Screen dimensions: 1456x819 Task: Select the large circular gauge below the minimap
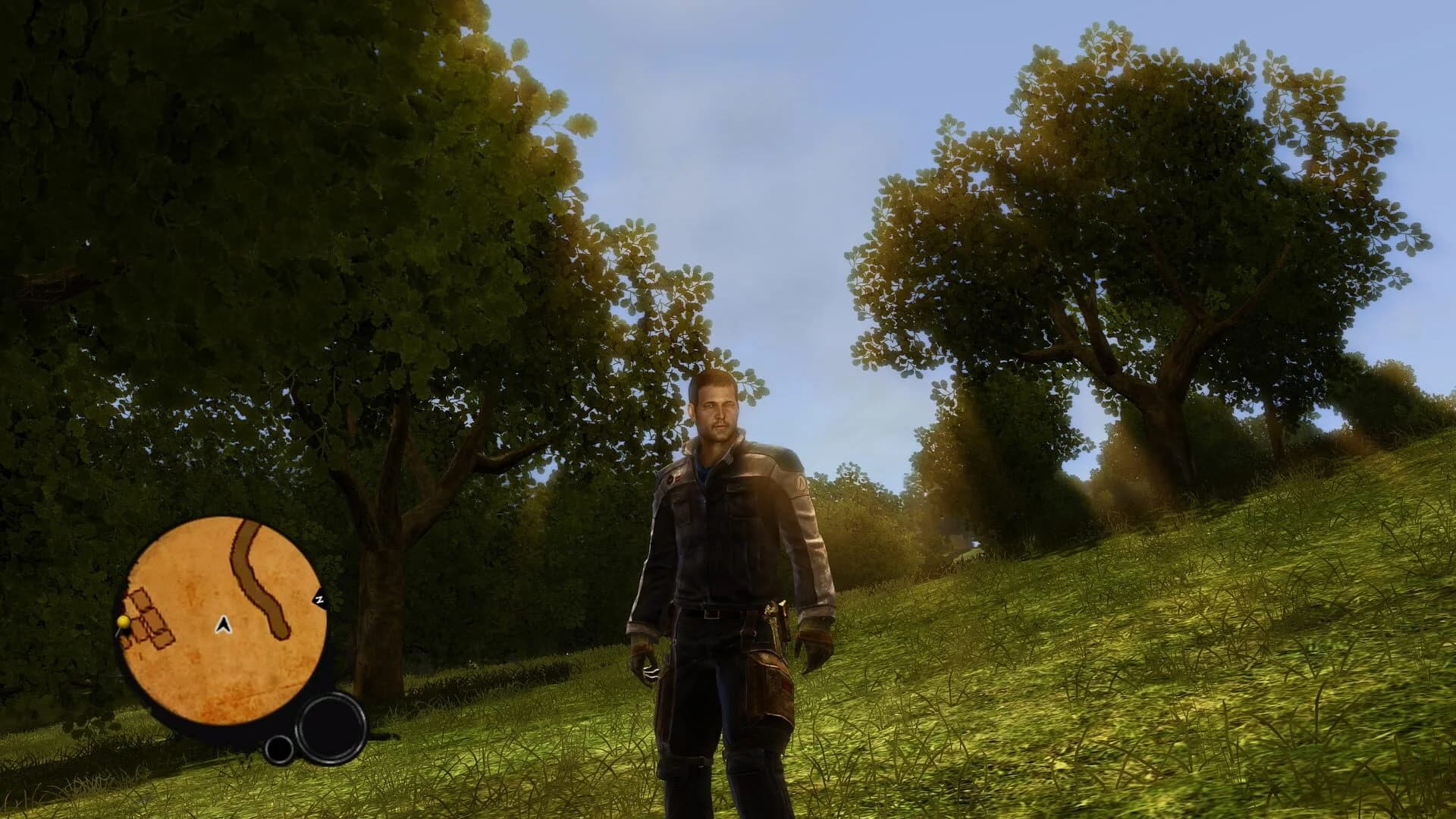329,728
